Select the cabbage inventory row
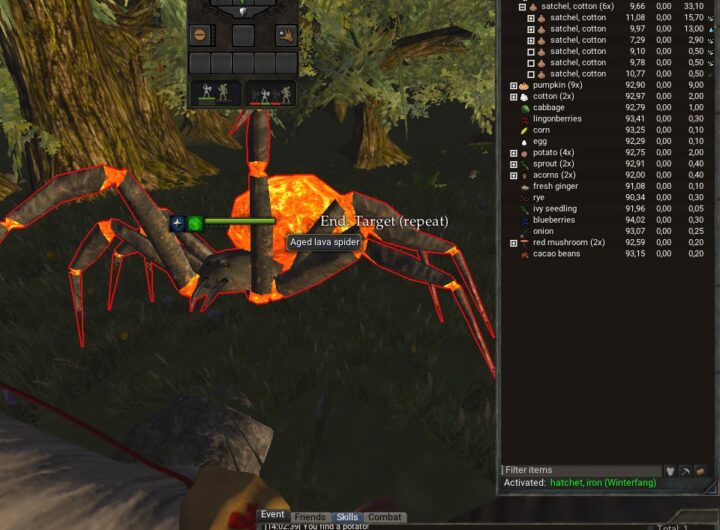The width and height of the screenshot is (720, 530). [548, 107]
